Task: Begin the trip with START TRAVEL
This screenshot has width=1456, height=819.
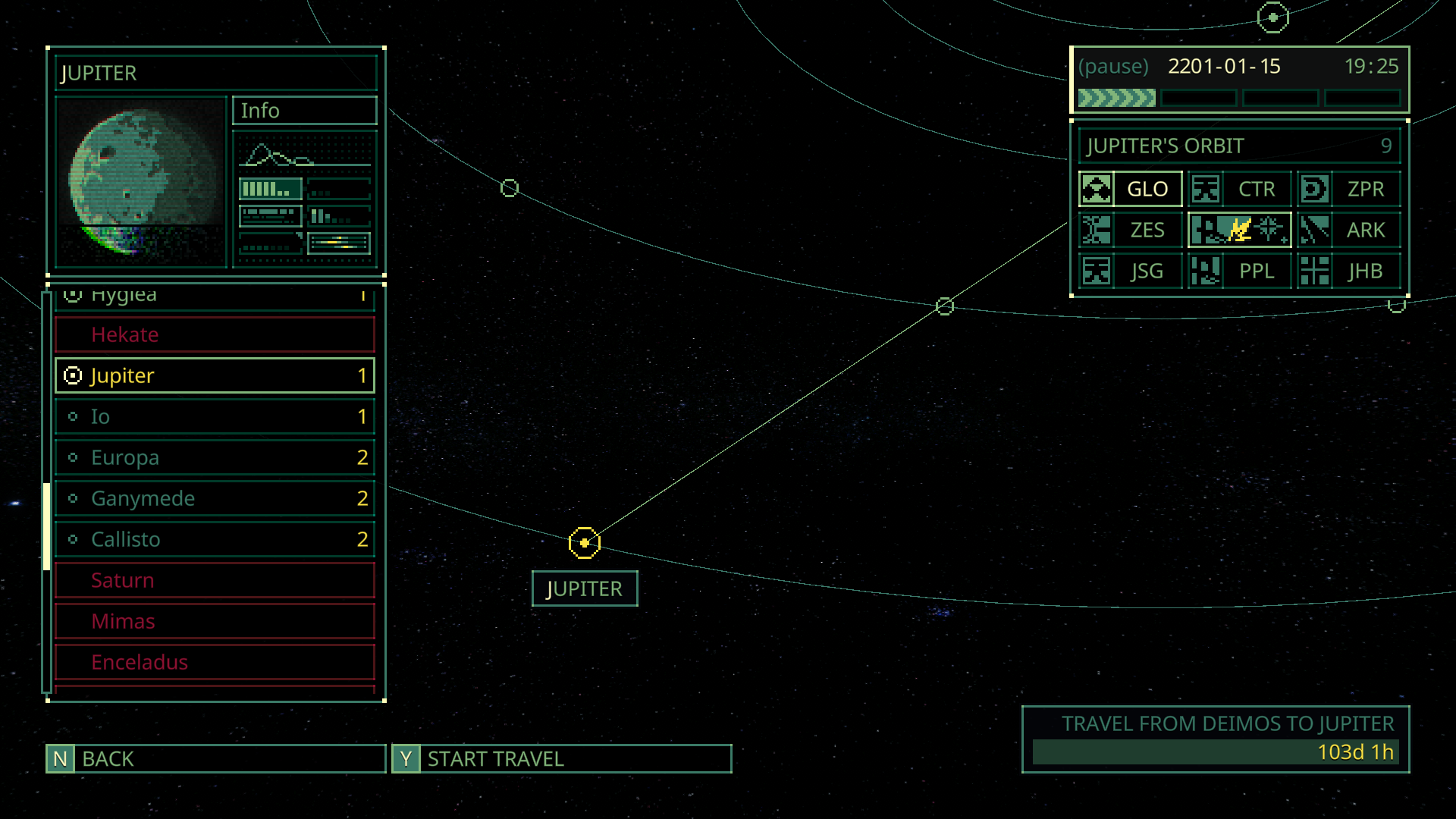Action: click(561, 759)
